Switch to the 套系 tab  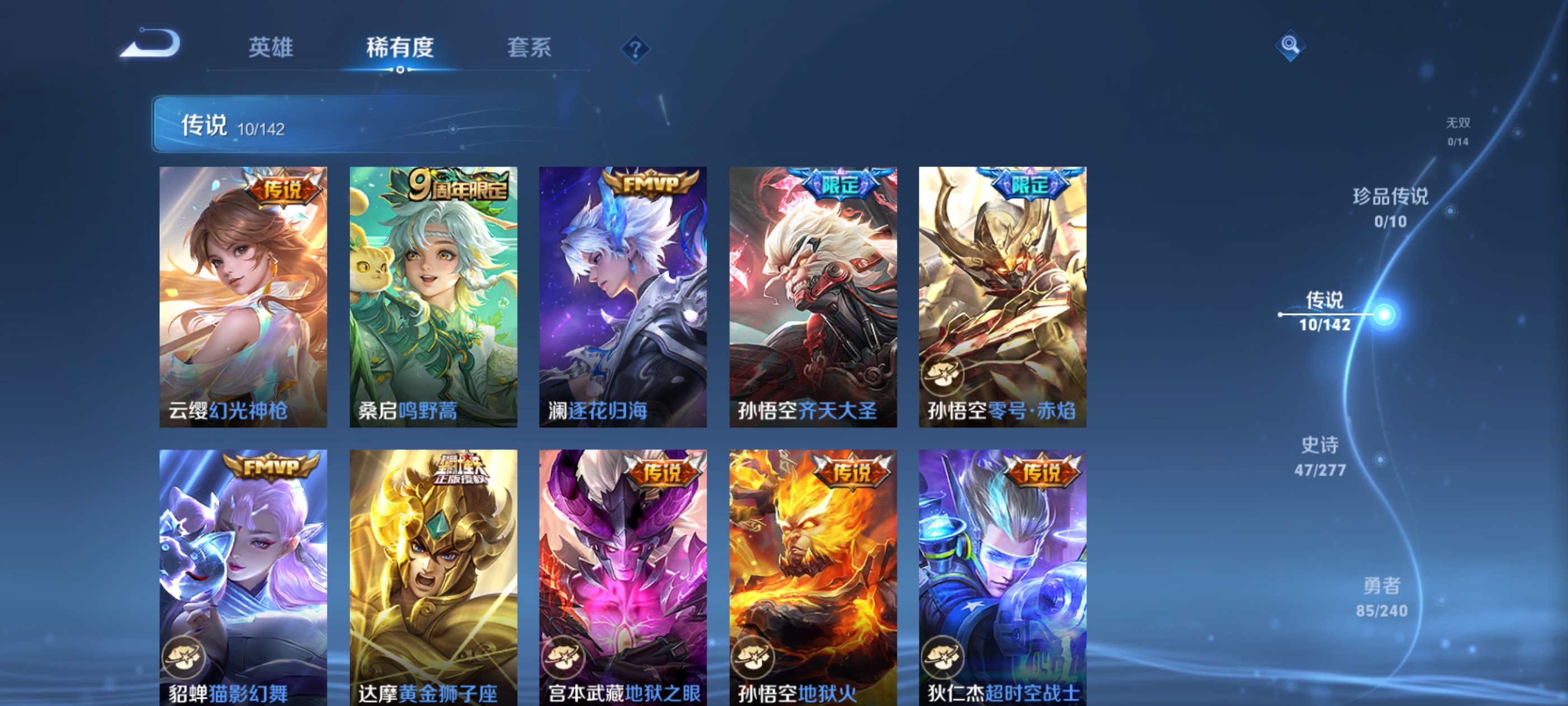(528, 48)
